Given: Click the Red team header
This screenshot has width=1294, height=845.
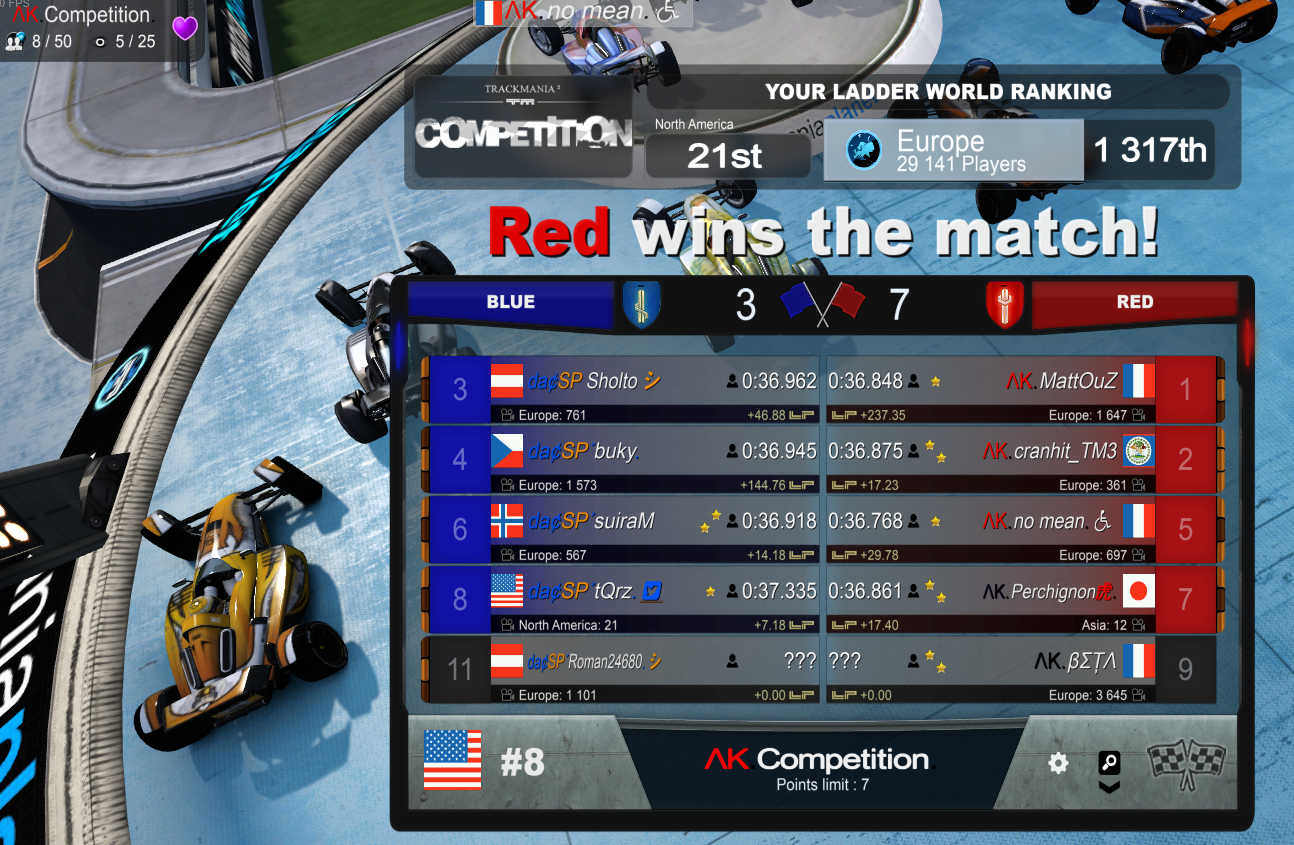Looking at the screenshot, I should coord(1134,302).
